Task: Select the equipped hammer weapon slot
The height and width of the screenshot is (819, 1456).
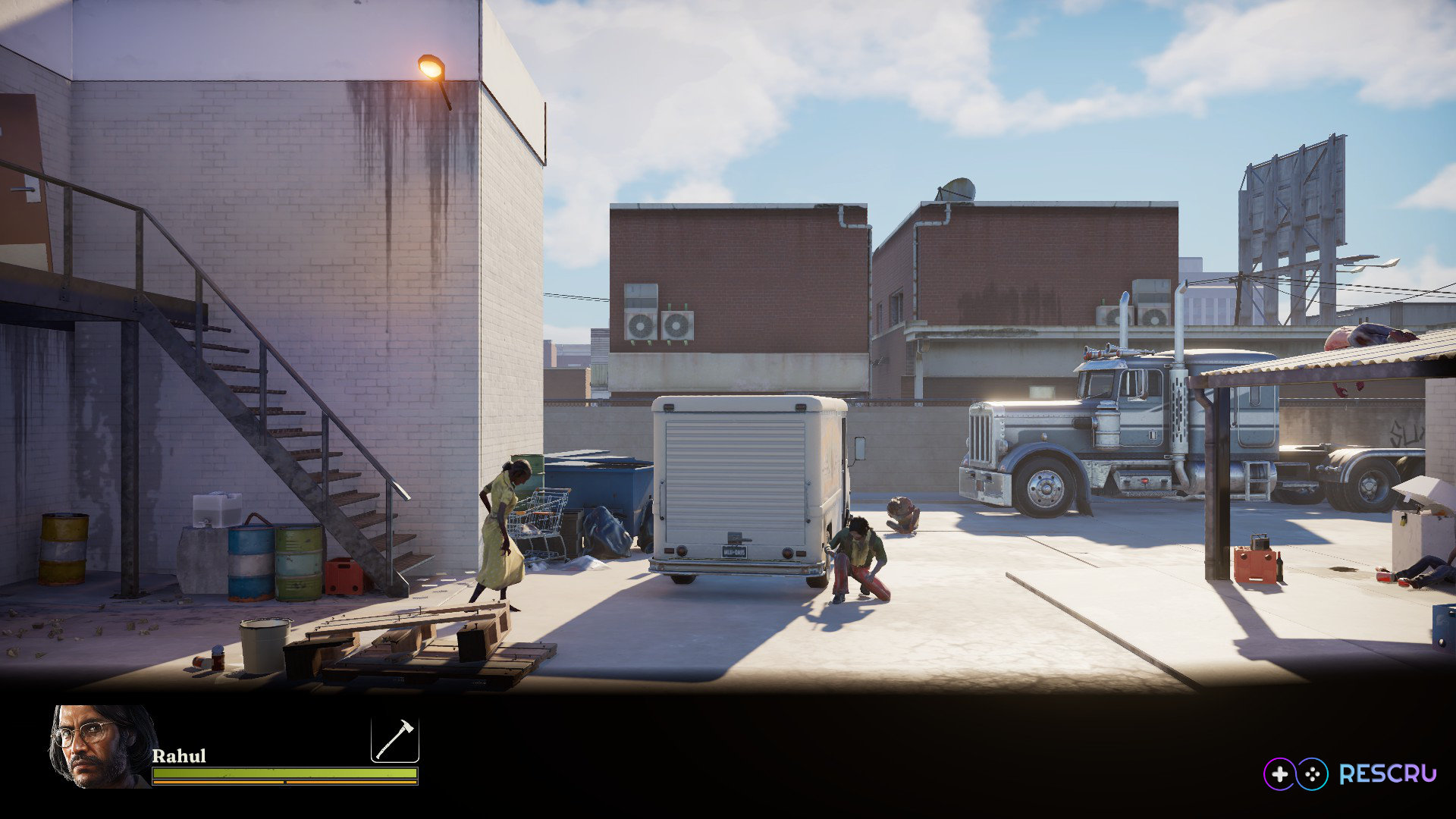Action: [394, 739]
